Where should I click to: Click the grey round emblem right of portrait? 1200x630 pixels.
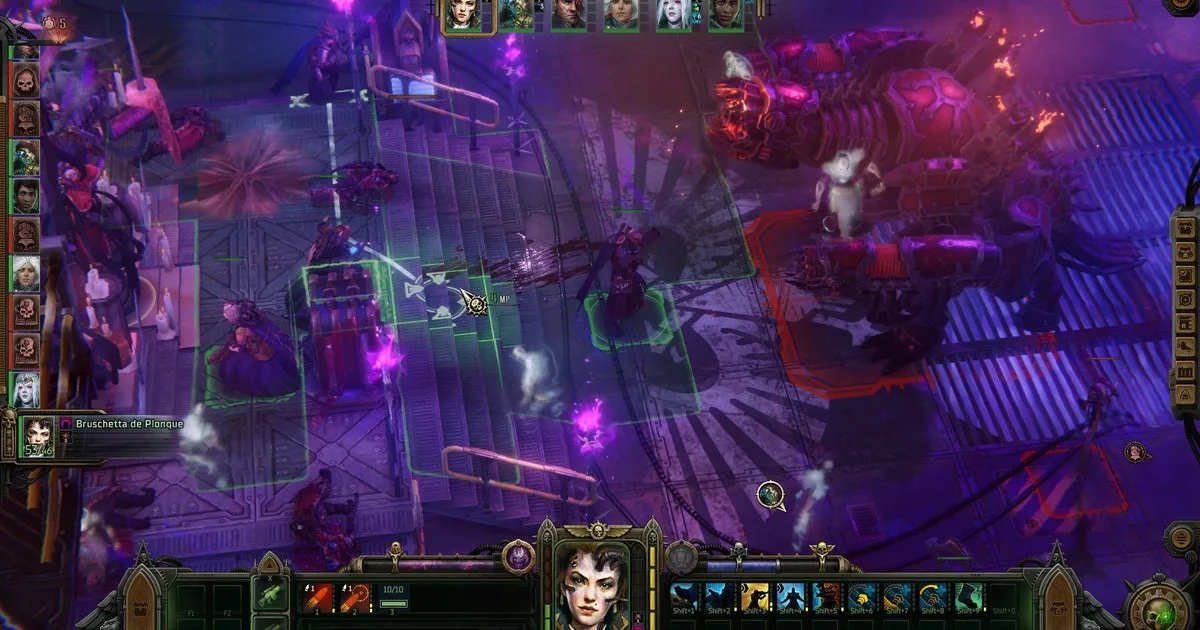pos(681,557)
